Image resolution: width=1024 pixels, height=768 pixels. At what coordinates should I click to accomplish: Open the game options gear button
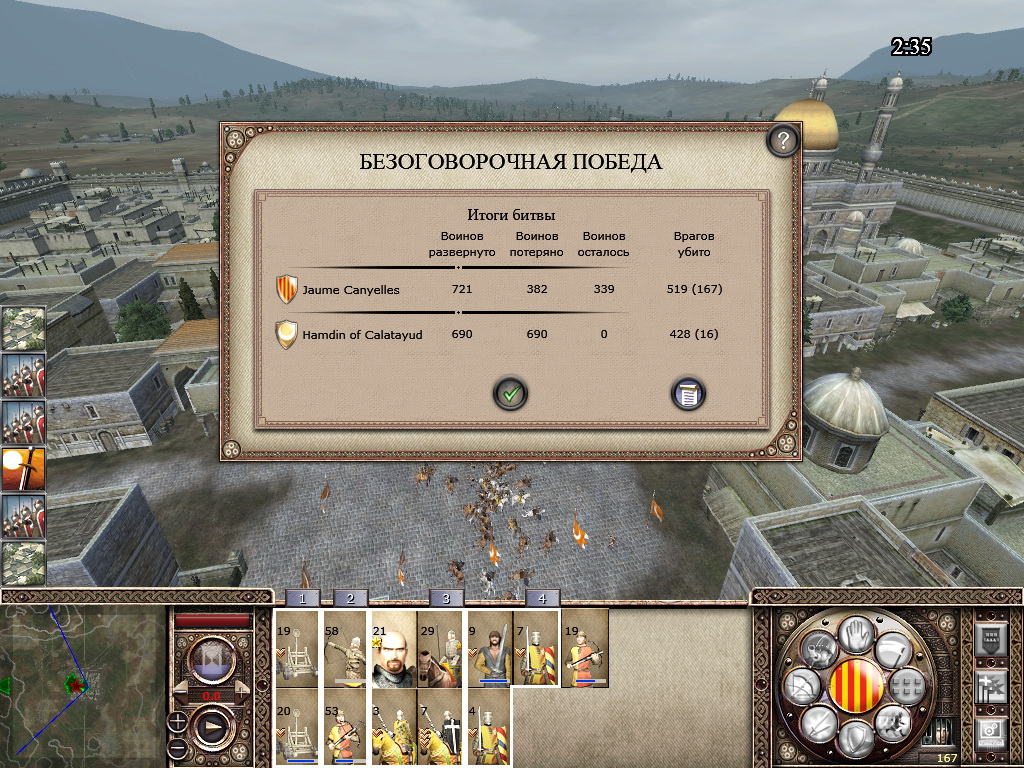989,734
